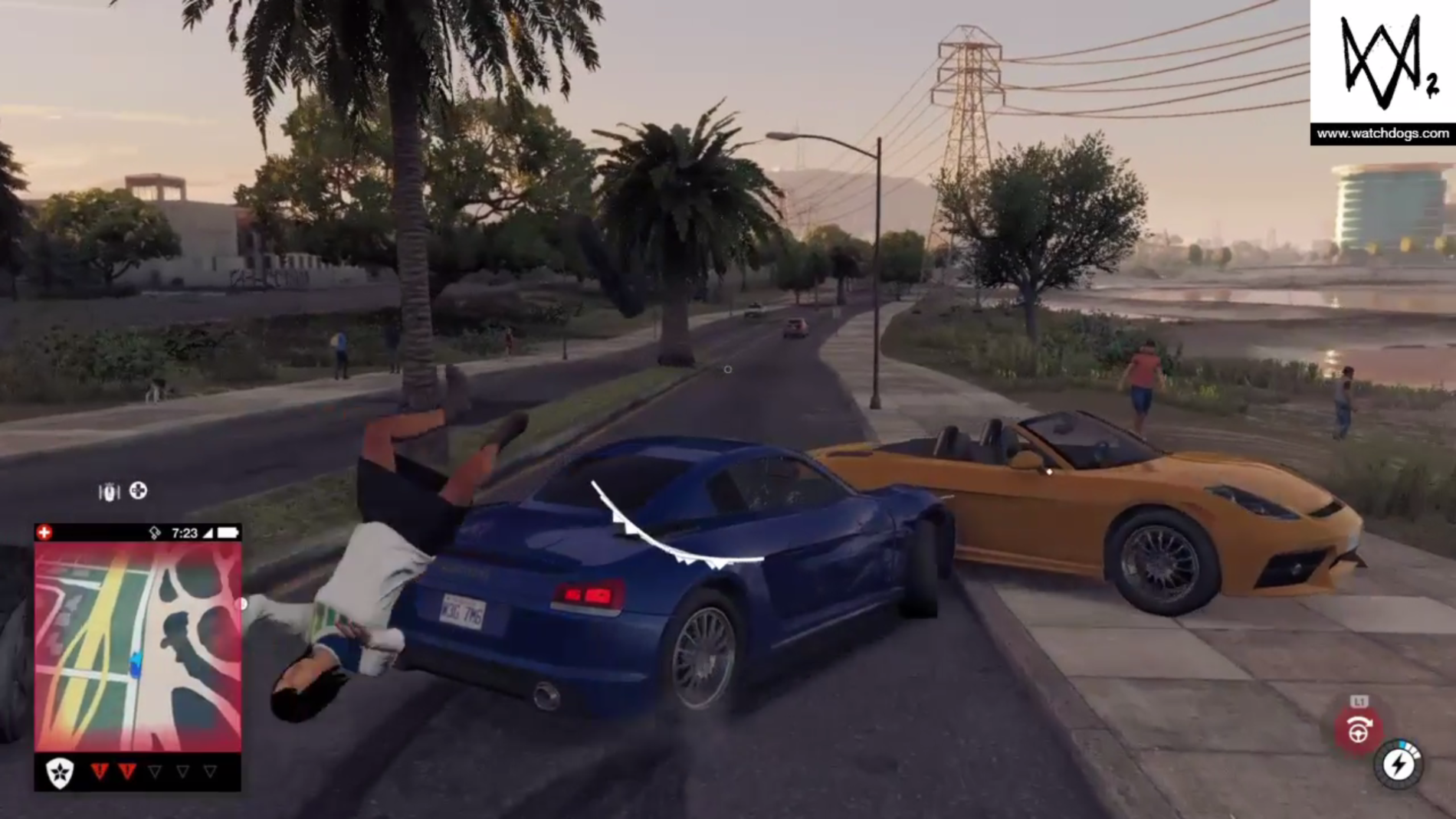The height and width of the screenshot is (819, 1456).
Task: Activate the L1 vehicle hijack steering icon
Action: (1359, 730)
